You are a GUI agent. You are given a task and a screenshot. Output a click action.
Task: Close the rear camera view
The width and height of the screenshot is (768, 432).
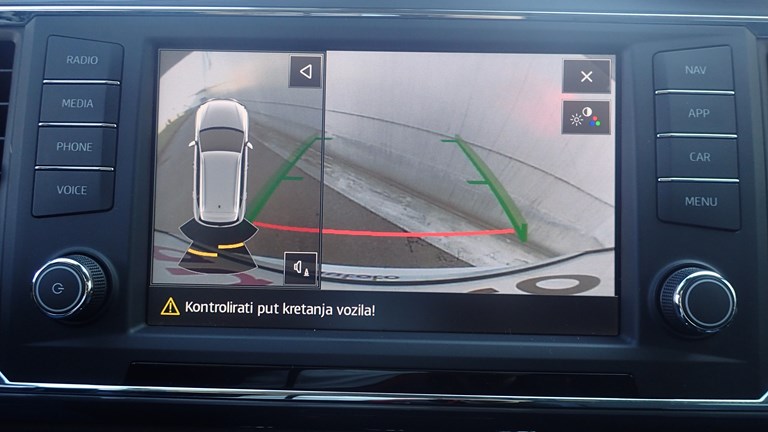pyautogui.click(x=586, y=76)
